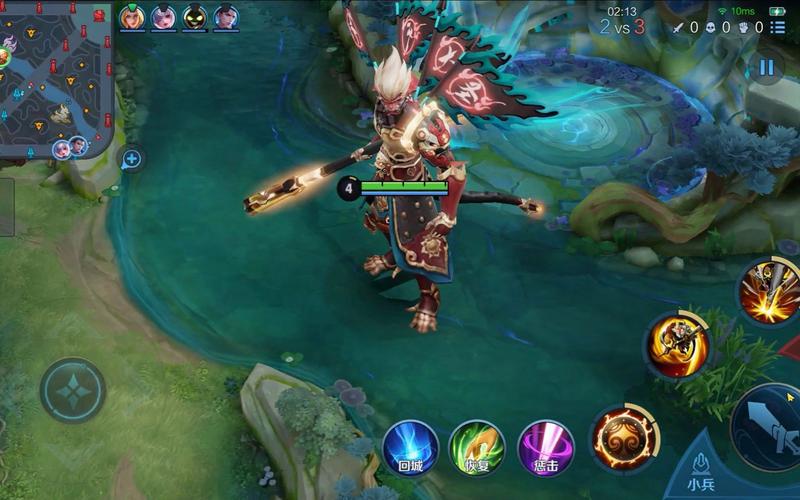Tap the sword basic attack button
800x500 pixels.
pos(771,427)
